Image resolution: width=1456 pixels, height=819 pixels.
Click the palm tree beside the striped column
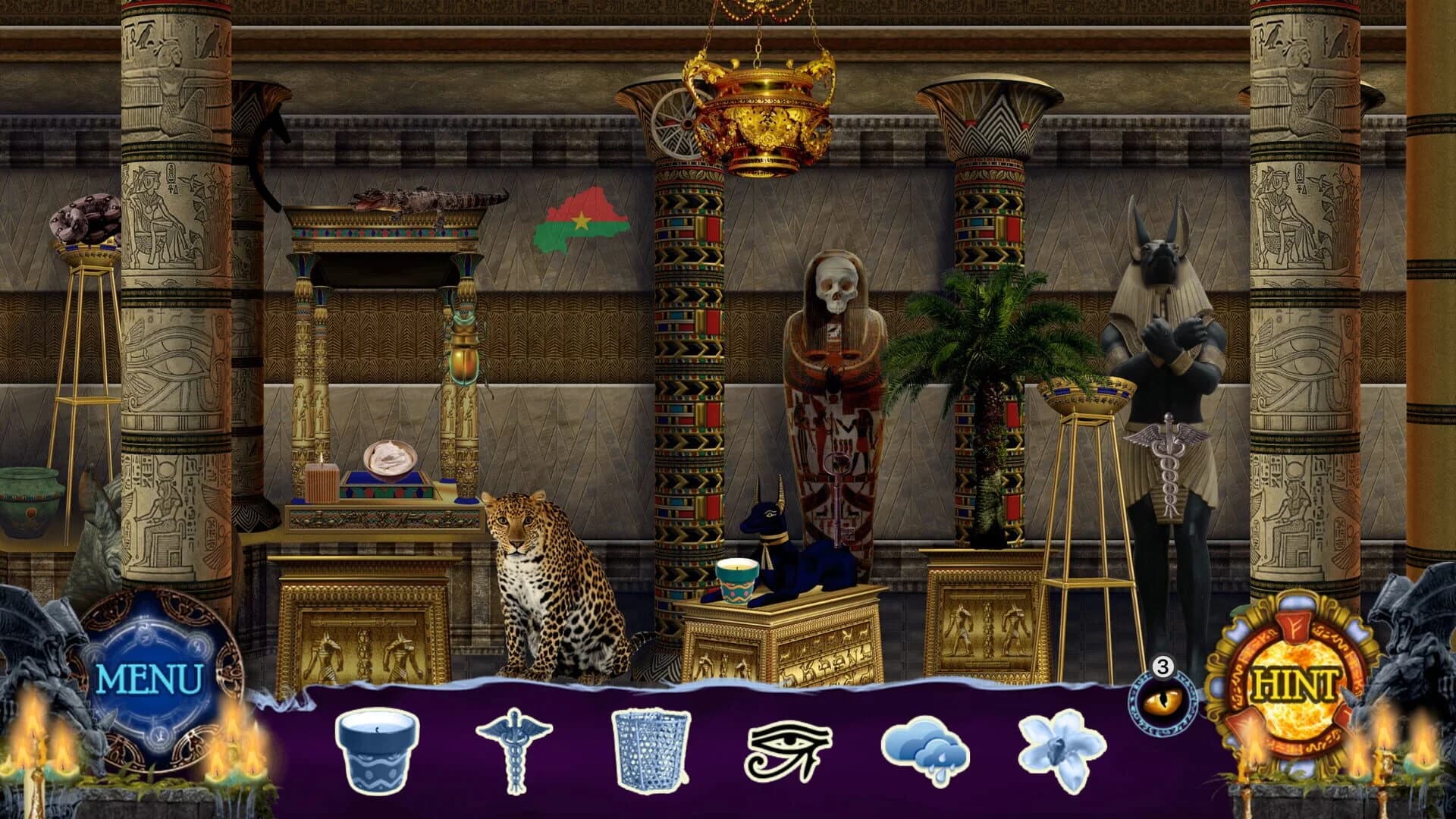click(x=982, y=364)
